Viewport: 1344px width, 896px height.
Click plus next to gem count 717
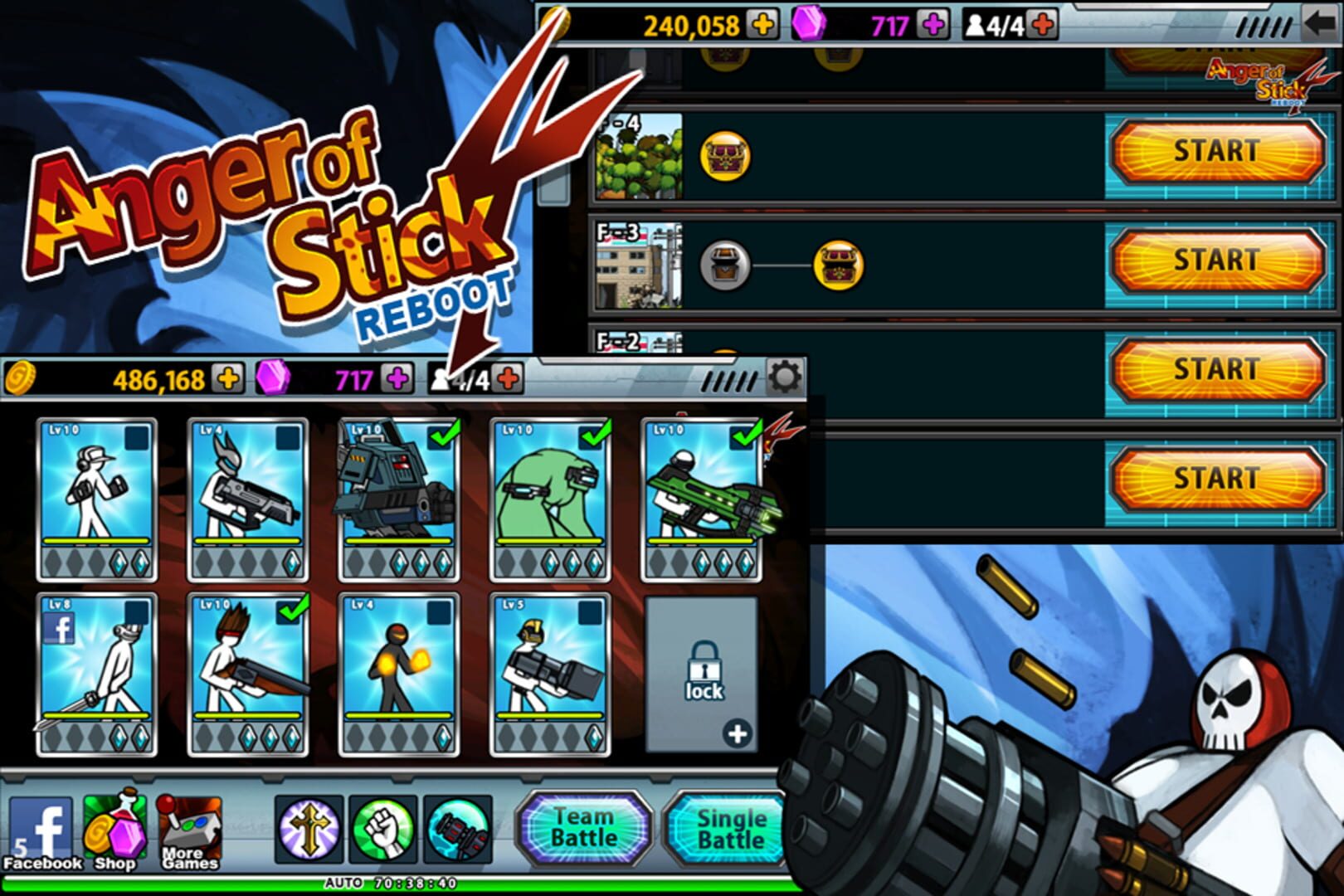click(396, 381)
